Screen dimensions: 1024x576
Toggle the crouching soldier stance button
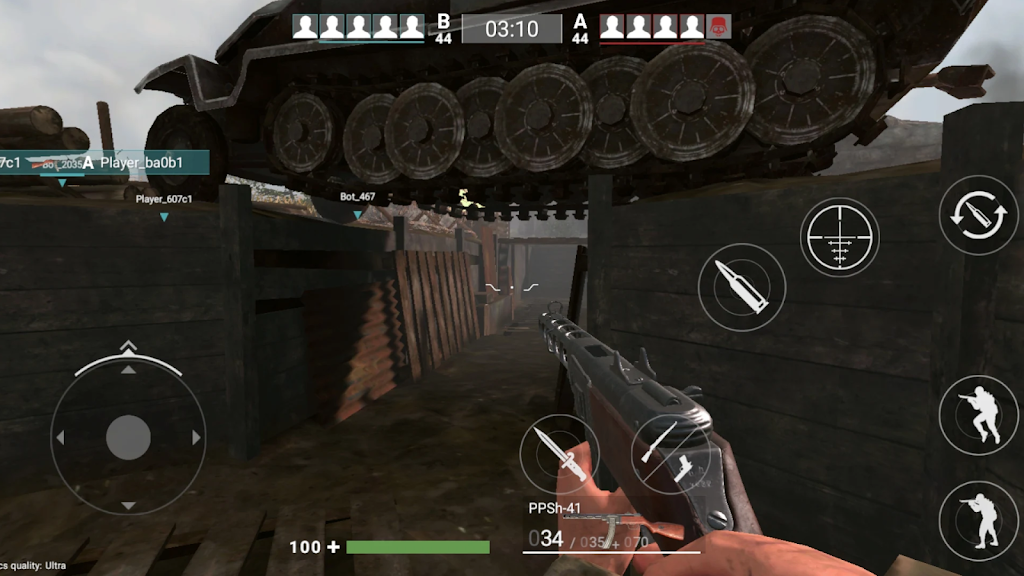[978, 415]
